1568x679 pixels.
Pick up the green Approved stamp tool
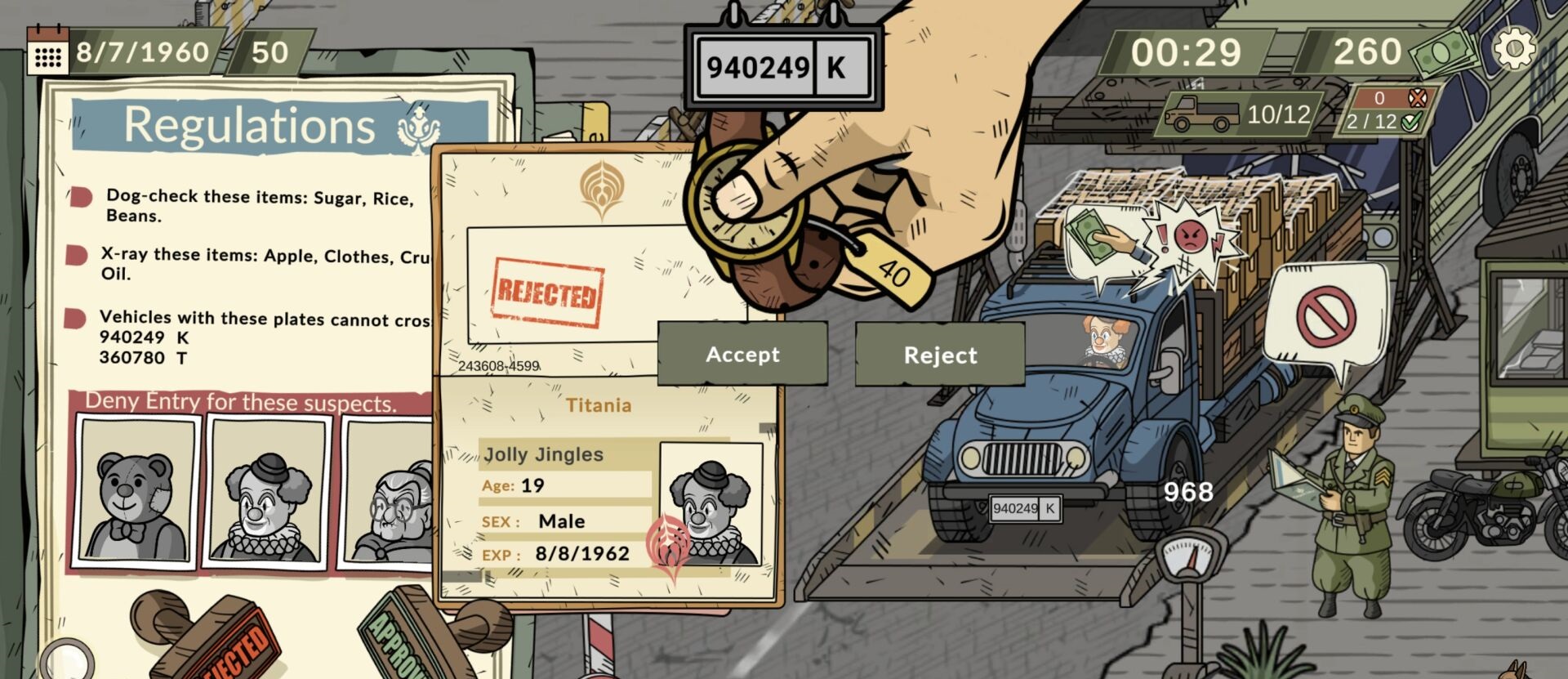point(408,637)
